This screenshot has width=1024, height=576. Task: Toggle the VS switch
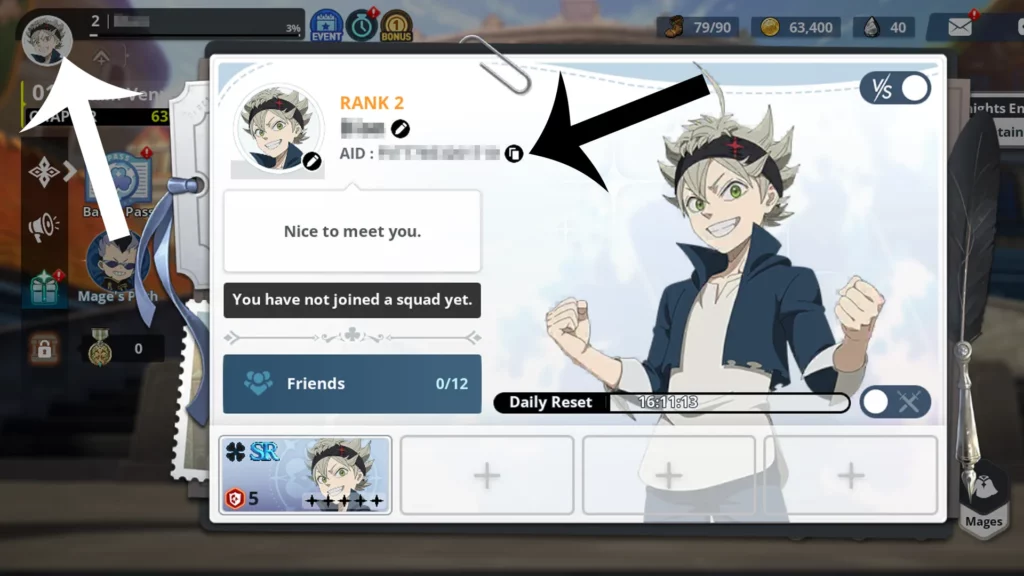click(895, 88)
